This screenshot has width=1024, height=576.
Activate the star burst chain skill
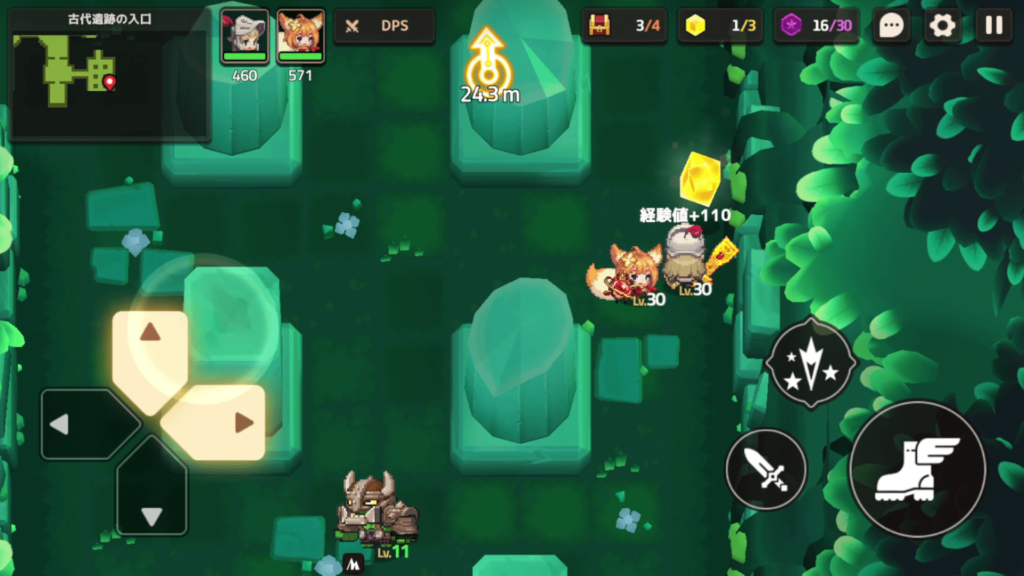click(x=809, y=364)
